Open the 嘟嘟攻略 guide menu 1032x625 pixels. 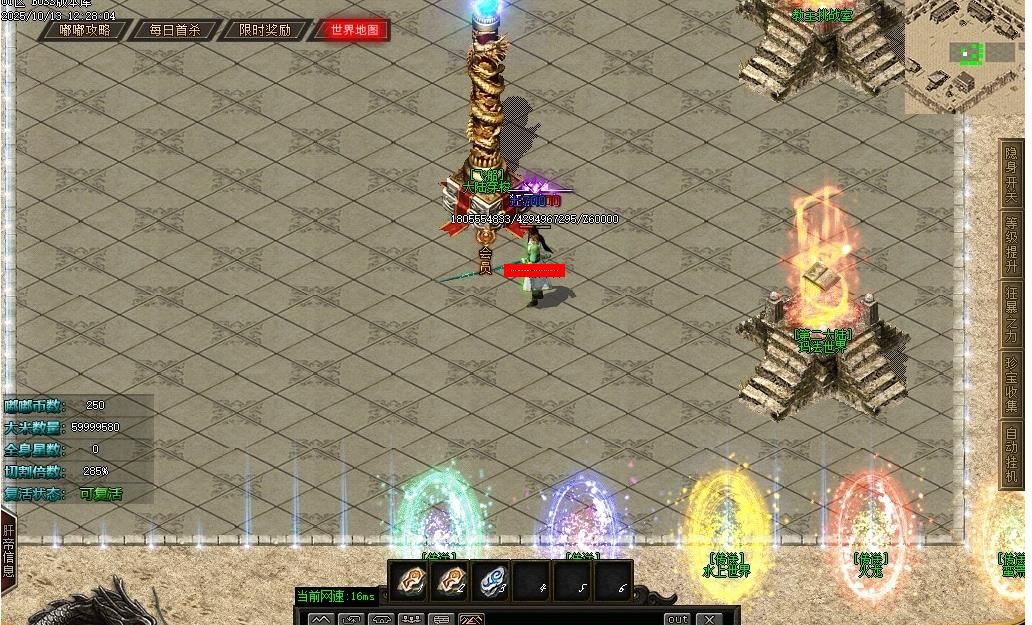[84, 30]
